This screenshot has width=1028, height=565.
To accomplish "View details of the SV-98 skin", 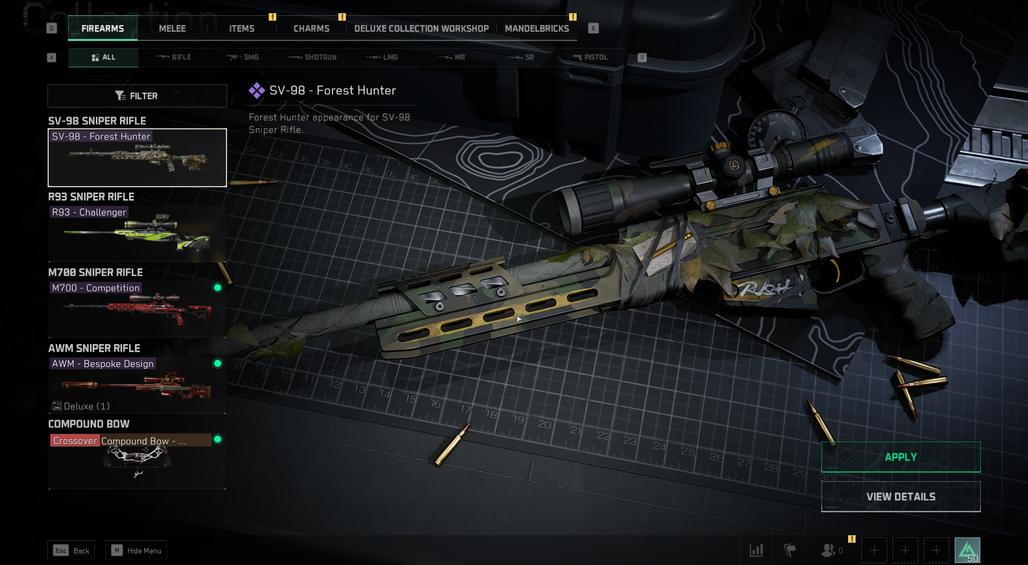I will (x=900, y=496).
